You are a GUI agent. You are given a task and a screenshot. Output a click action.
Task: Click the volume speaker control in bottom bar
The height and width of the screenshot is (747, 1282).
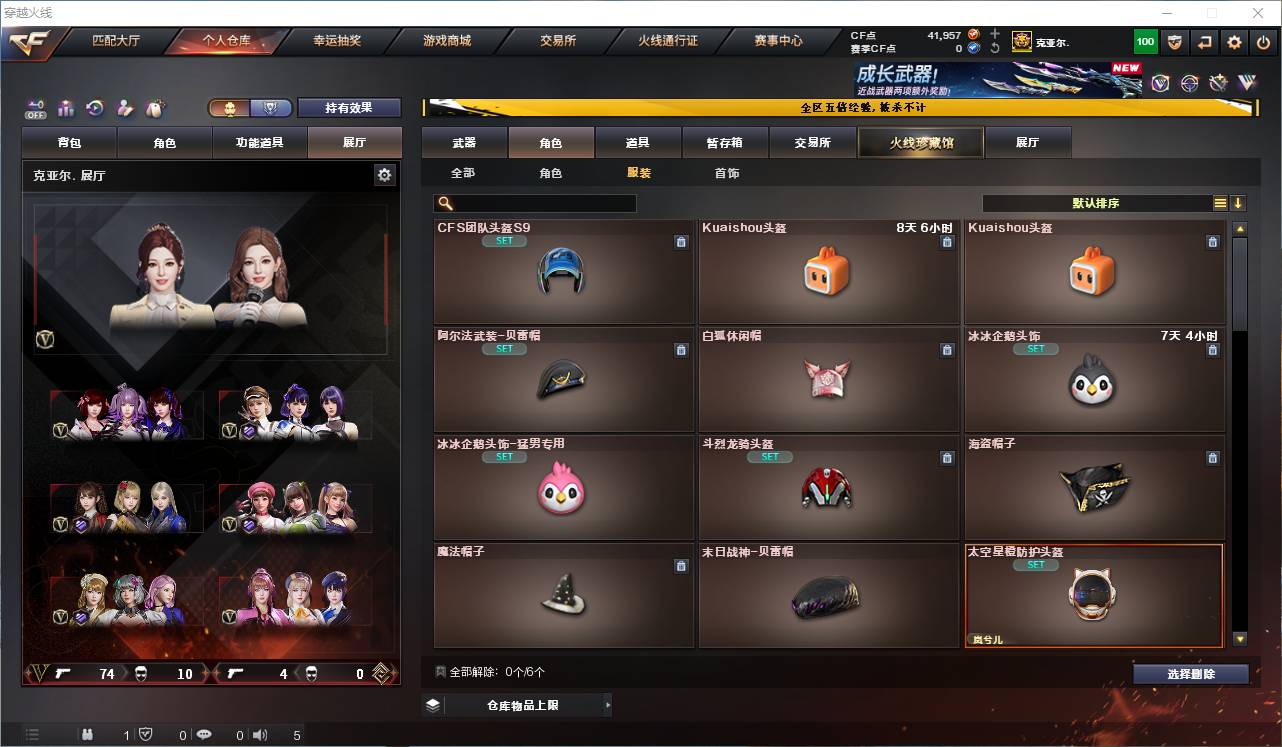coord(260,735)
